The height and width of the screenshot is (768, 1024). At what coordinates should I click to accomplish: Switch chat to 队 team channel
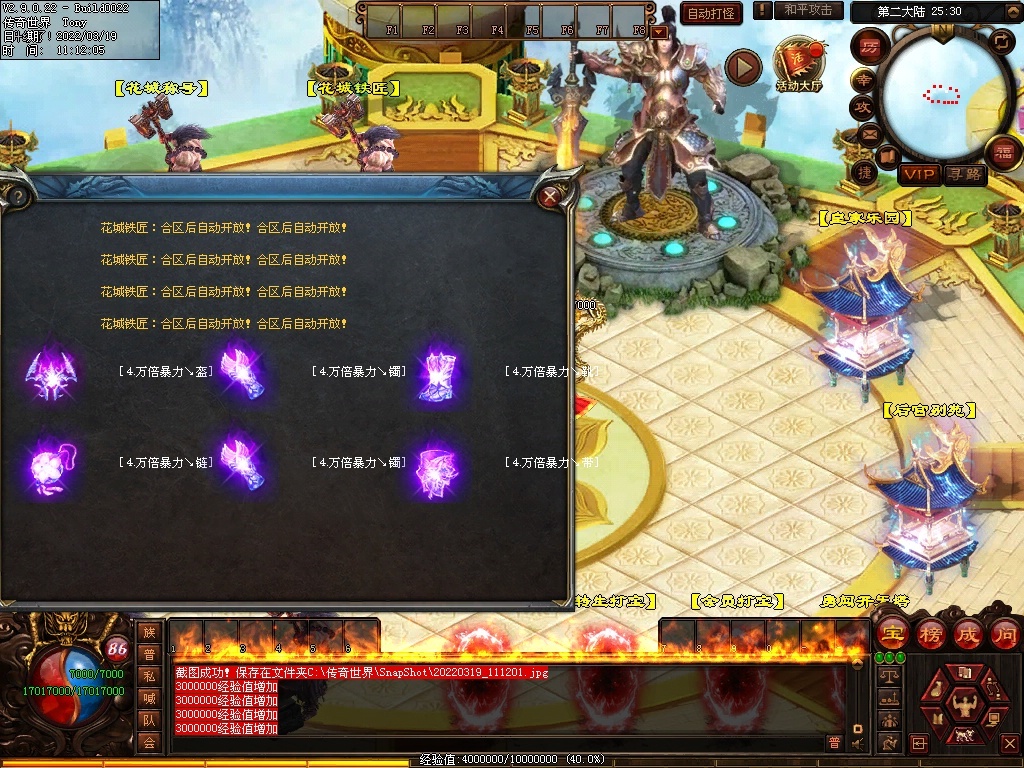point(149,720)
